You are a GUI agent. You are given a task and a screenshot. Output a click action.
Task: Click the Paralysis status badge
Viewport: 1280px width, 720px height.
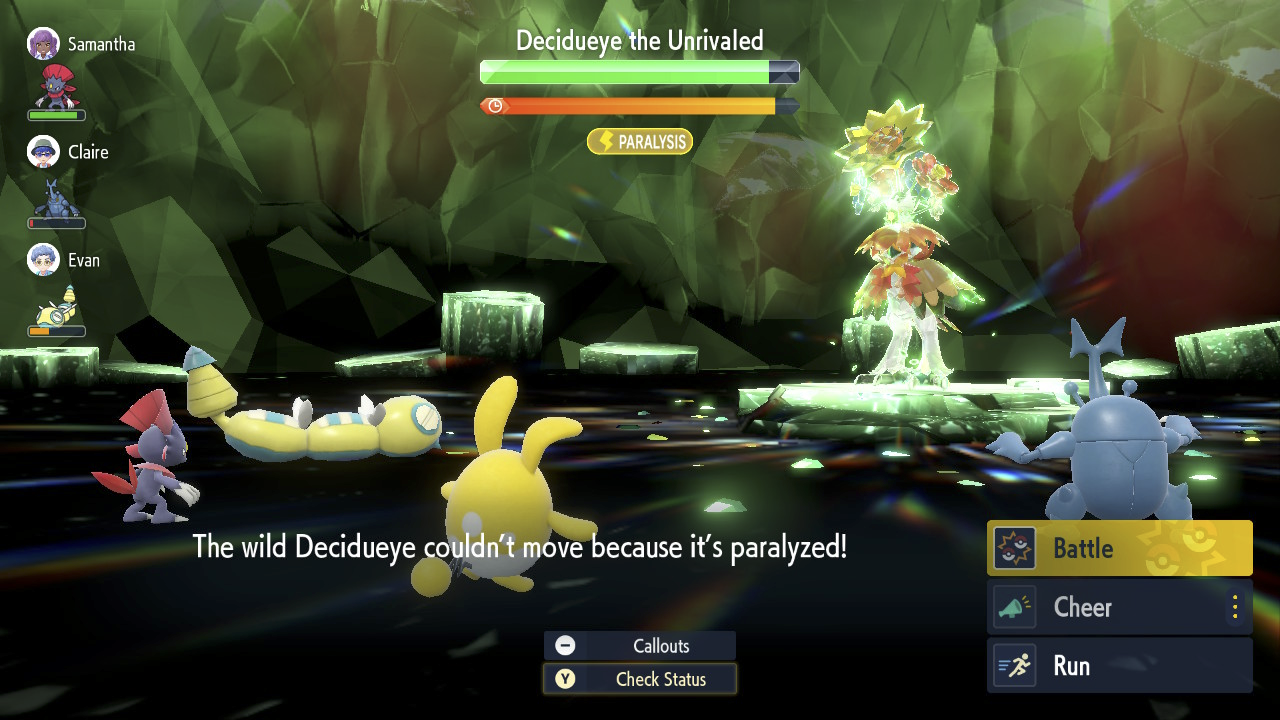tap(640, 142)
